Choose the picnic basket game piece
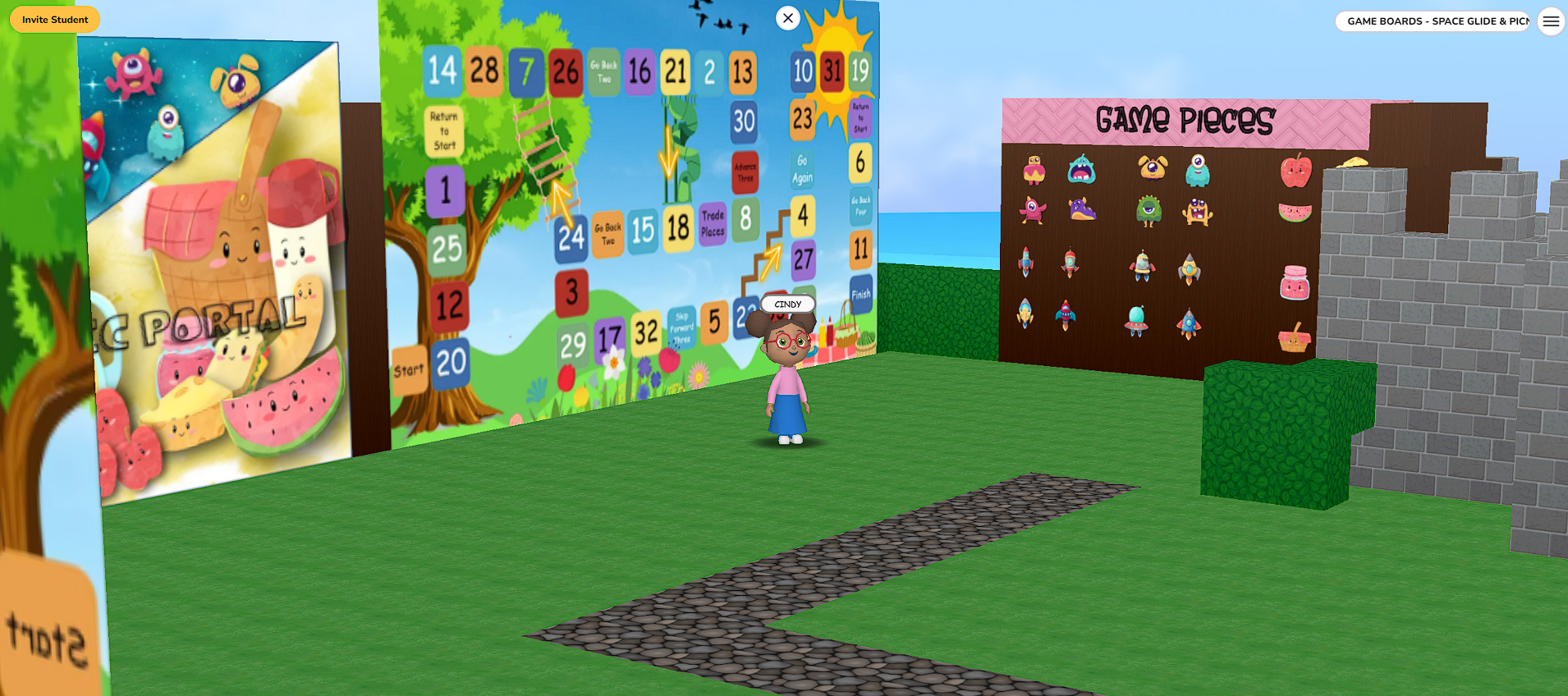Viewport: 1568px width, 696px height. pos(1296,336)
